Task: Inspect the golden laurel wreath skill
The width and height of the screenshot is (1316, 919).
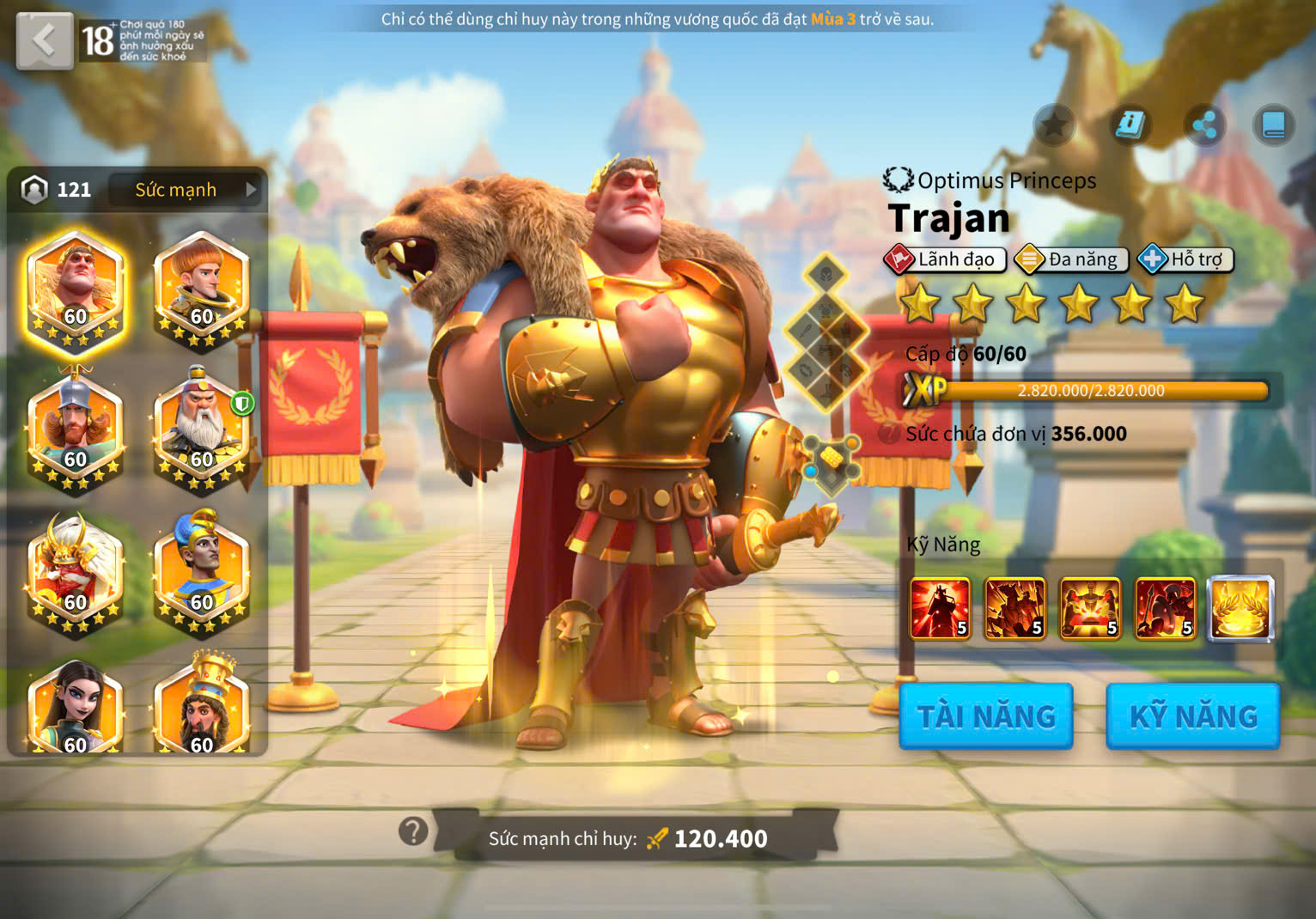Action: click(x=1240, y=609)
